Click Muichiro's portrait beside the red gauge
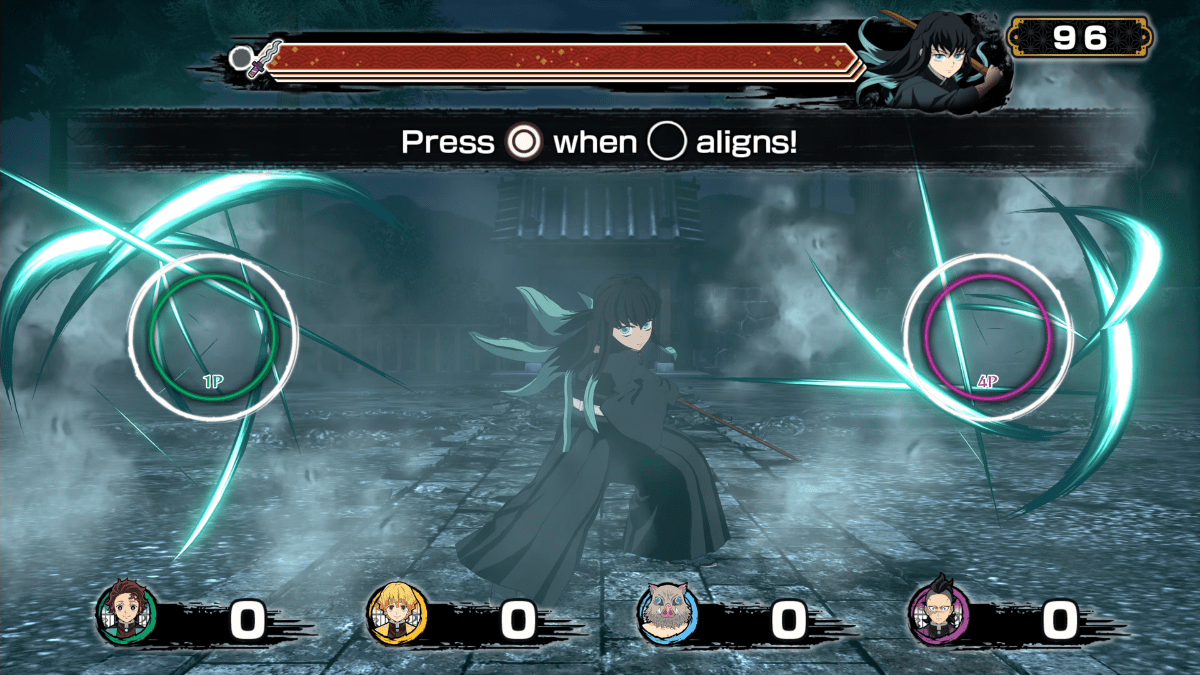This screenshot has width=1200, height=675. tap(935, 63)
